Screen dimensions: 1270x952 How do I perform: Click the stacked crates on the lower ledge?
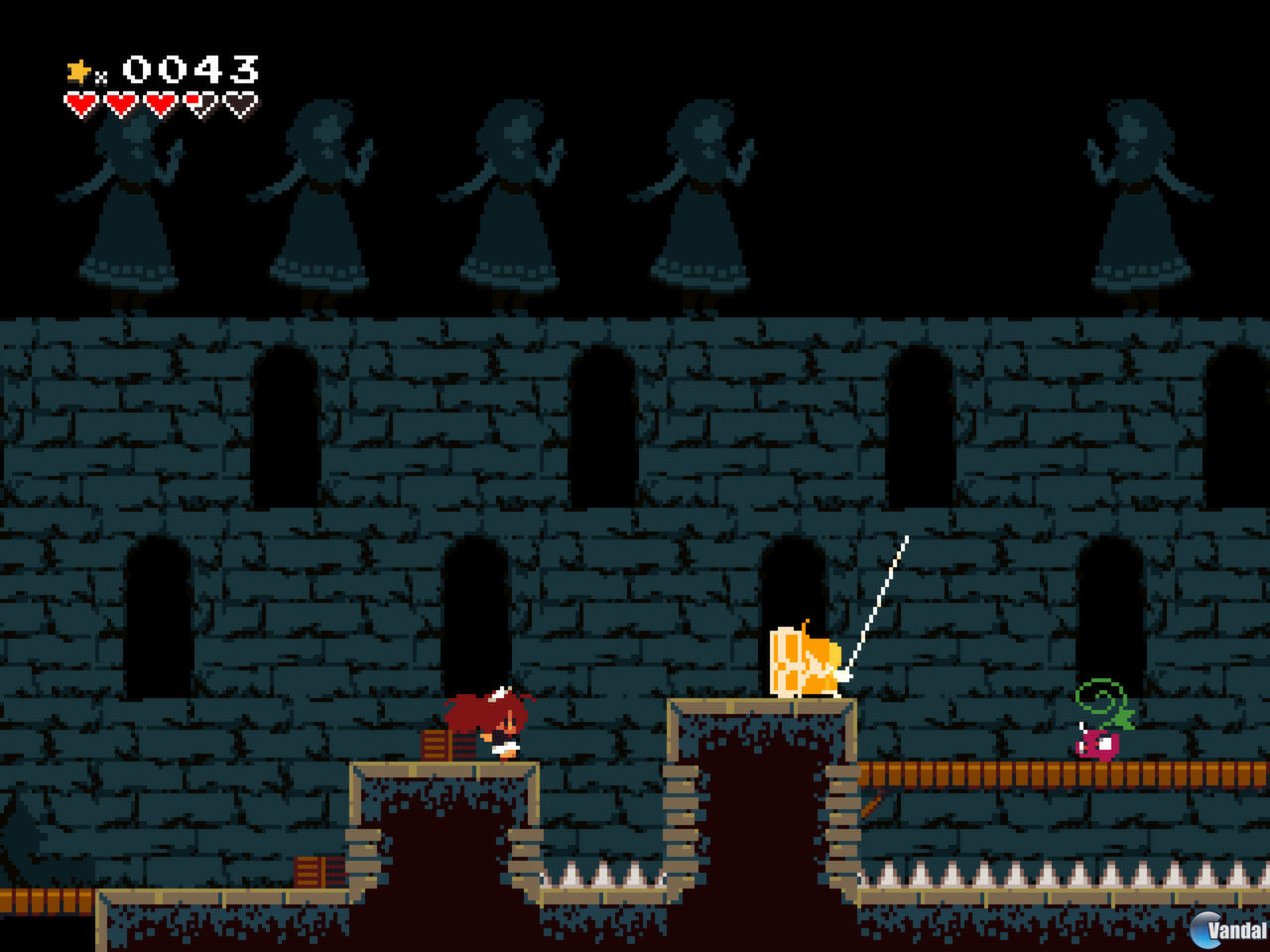[311, 873]
